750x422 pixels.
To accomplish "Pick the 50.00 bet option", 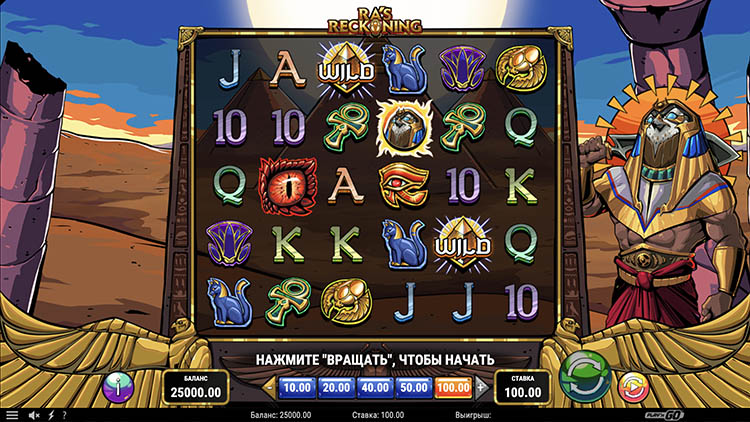I will pos(414,386).
